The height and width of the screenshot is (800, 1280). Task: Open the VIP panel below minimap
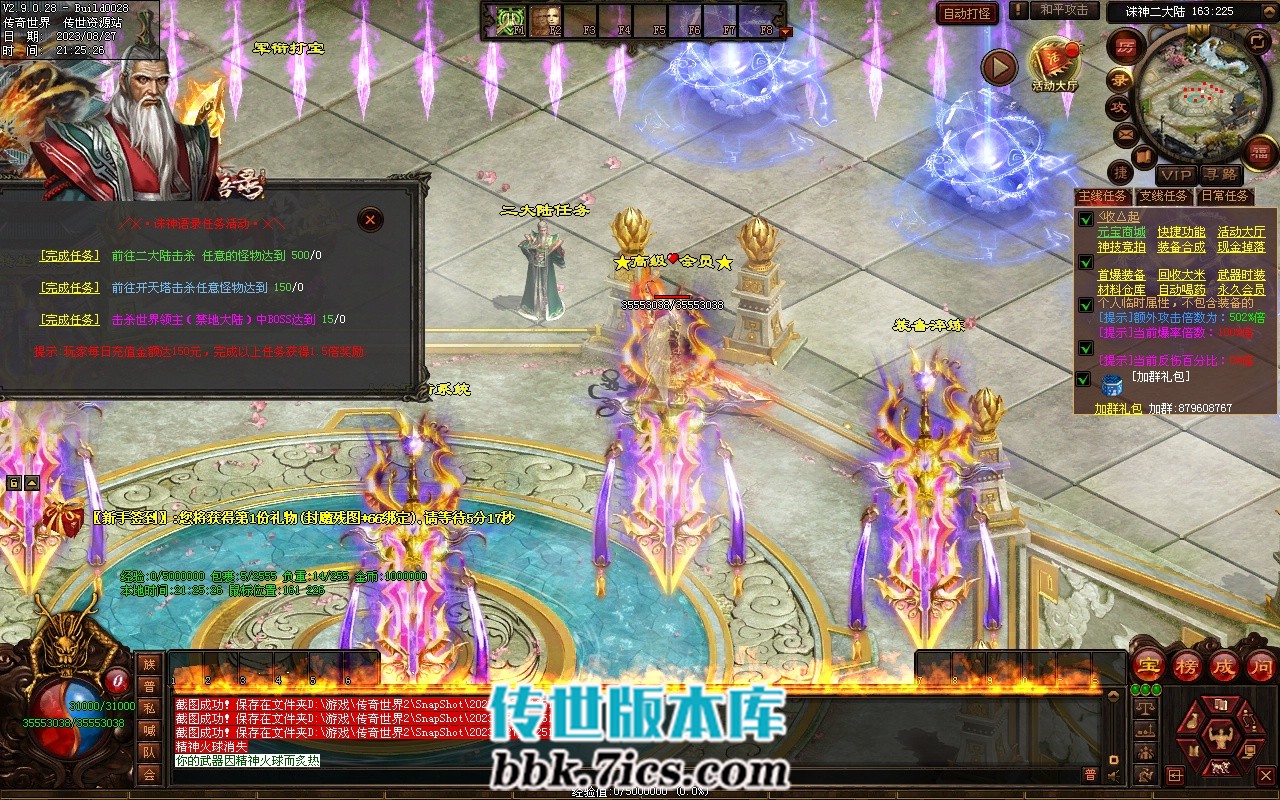point(1176,174)
